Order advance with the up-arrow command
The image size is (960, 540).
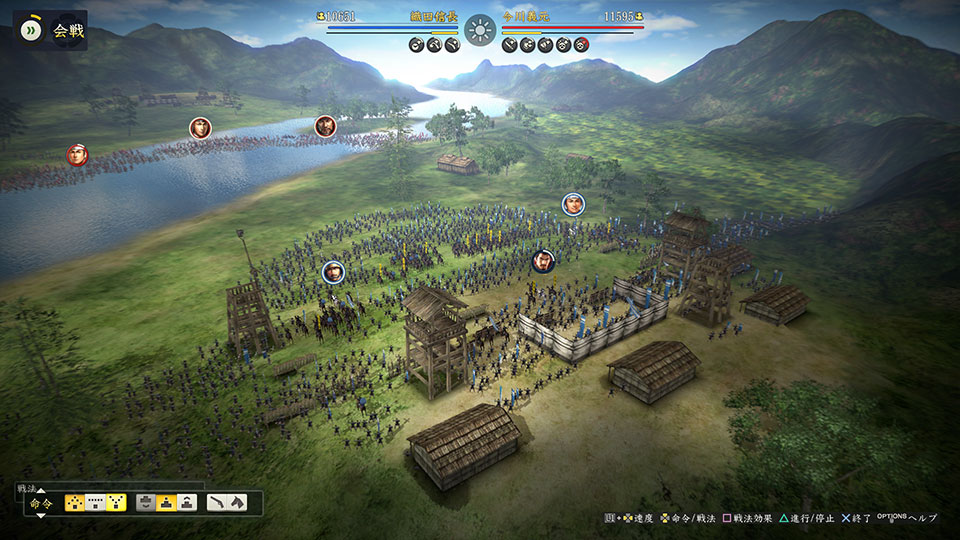(x=187, y=503)
